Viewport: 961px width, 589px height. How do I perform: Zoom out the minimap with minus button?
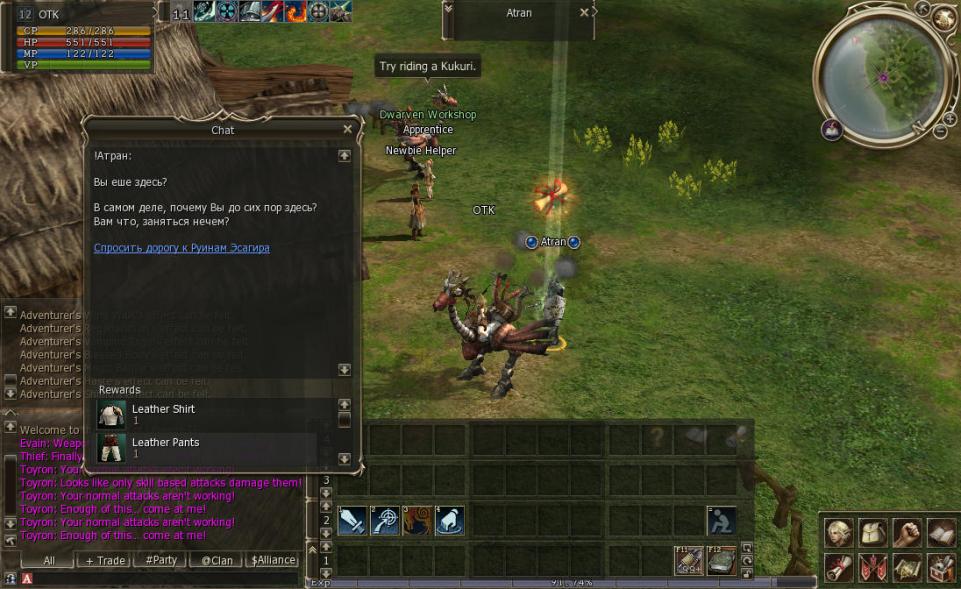[941, 132]
